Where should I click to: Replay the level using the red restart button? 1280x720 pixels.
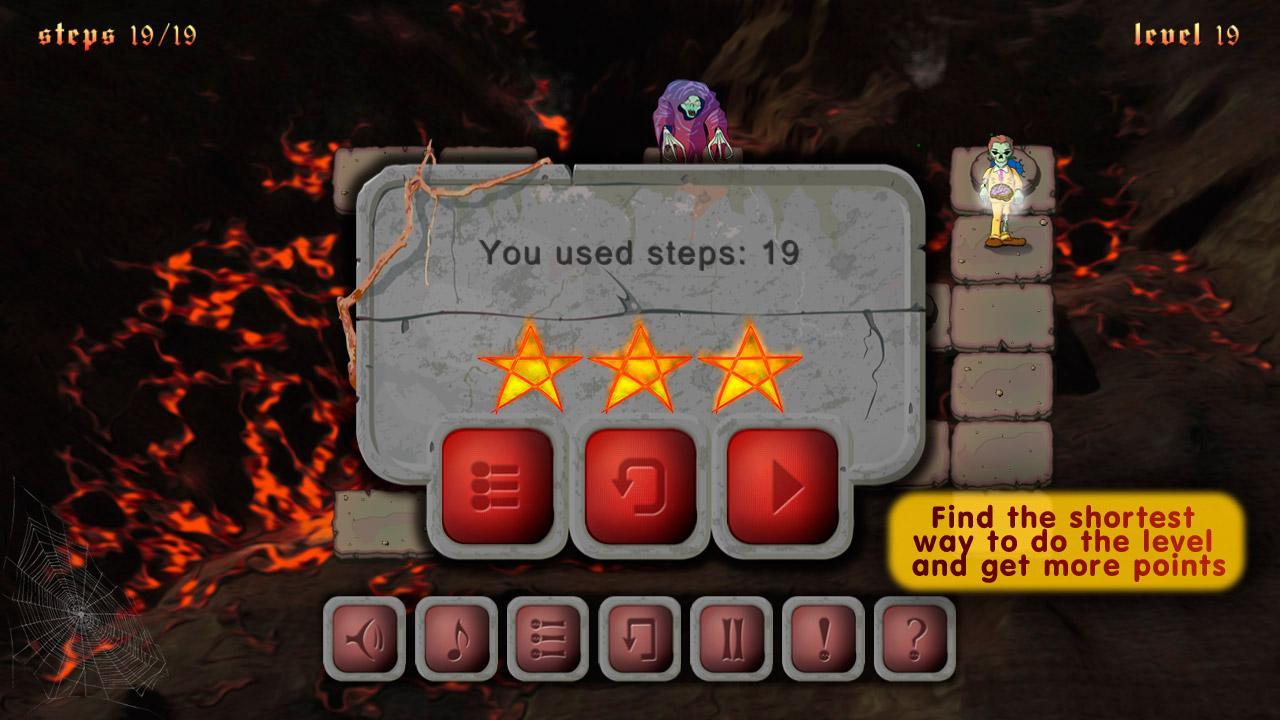(640, 487)
